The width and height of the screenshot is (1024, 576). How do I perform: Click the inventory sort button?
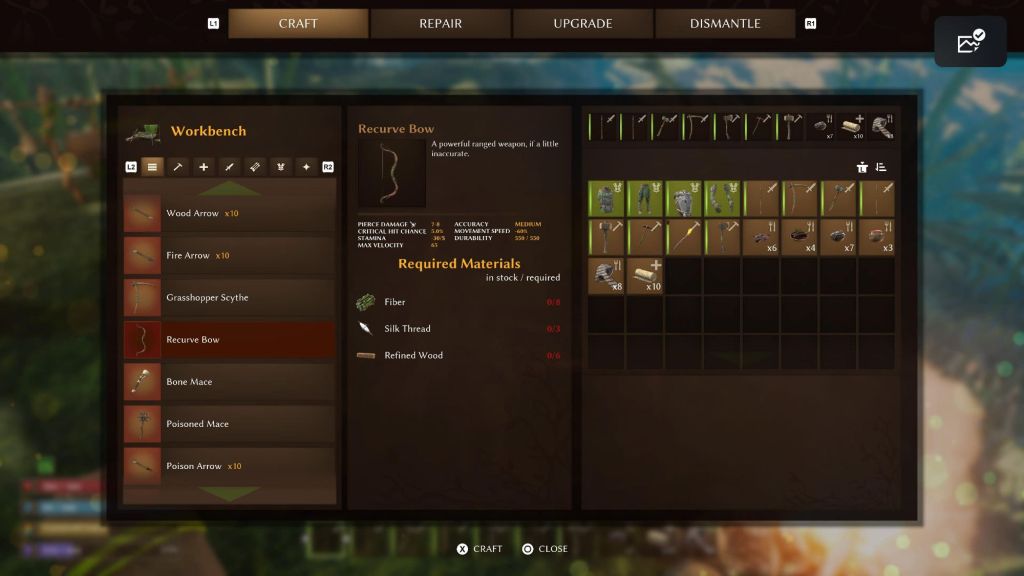click(881, 167)
